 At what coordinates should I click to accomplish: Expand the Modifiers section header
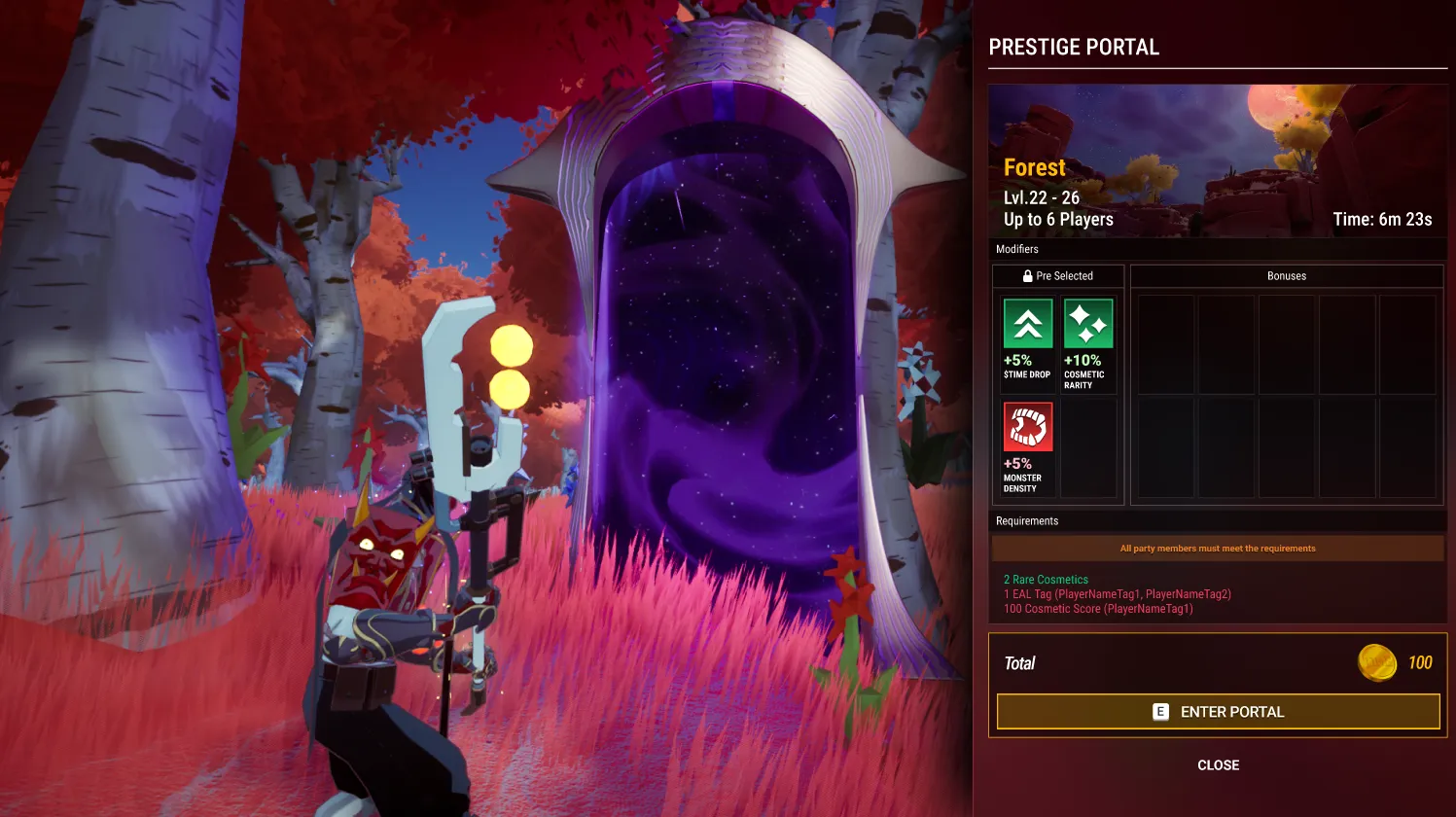[1017, 249]
